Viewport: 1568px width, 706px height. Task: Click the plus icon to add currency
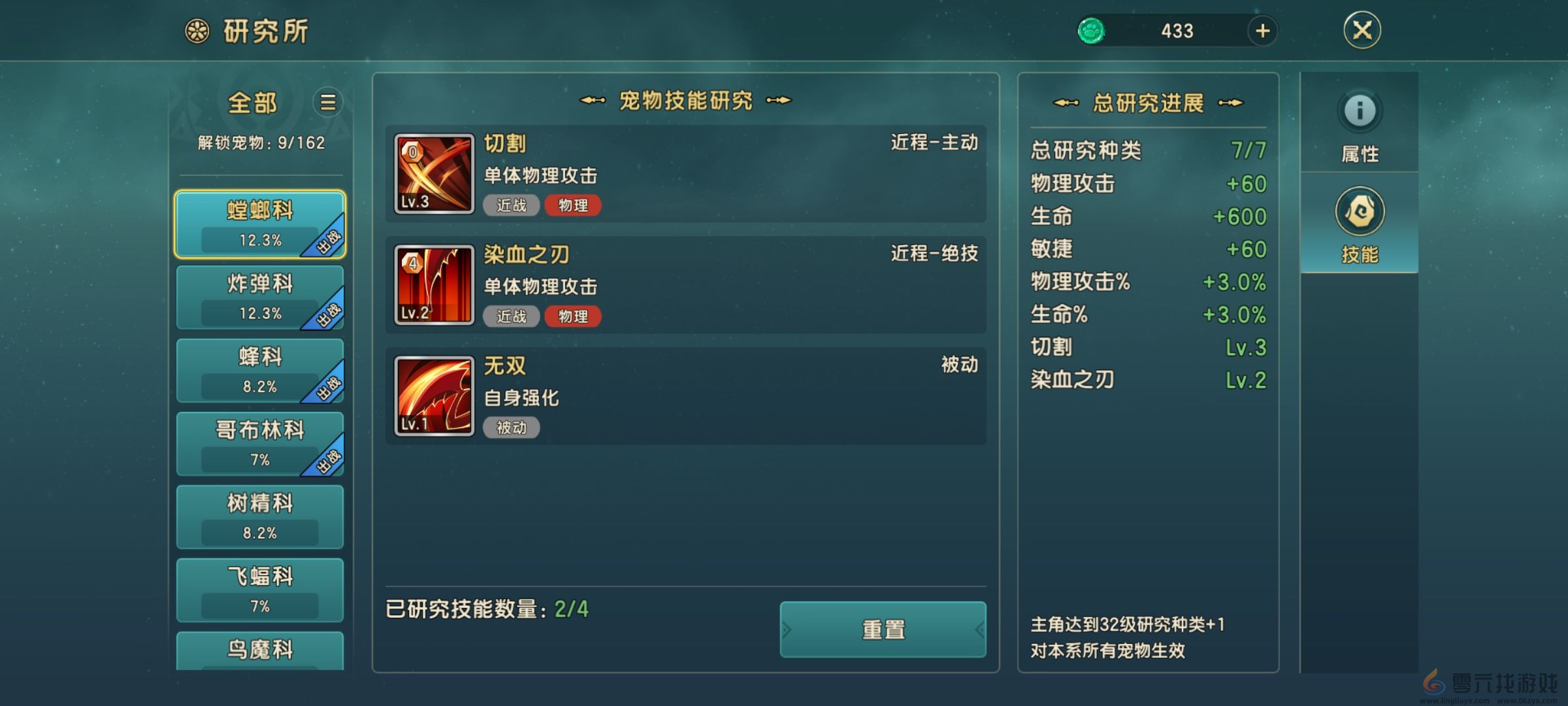pyautogui.click(x=1264, y=31)
